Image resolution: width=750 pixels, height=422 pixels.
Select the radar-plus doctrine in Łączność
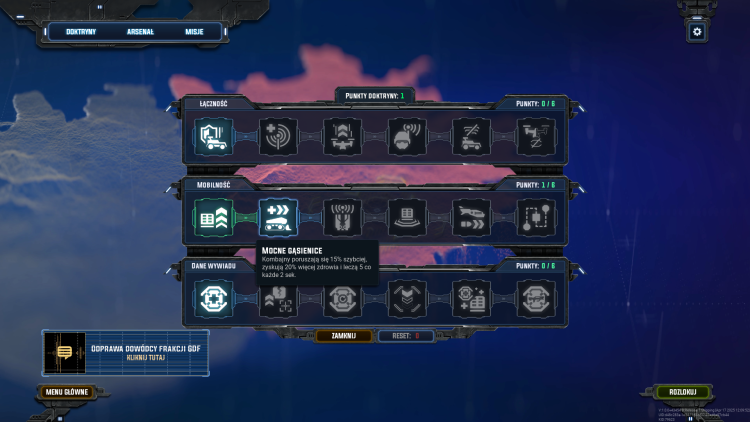coord(279,136)
